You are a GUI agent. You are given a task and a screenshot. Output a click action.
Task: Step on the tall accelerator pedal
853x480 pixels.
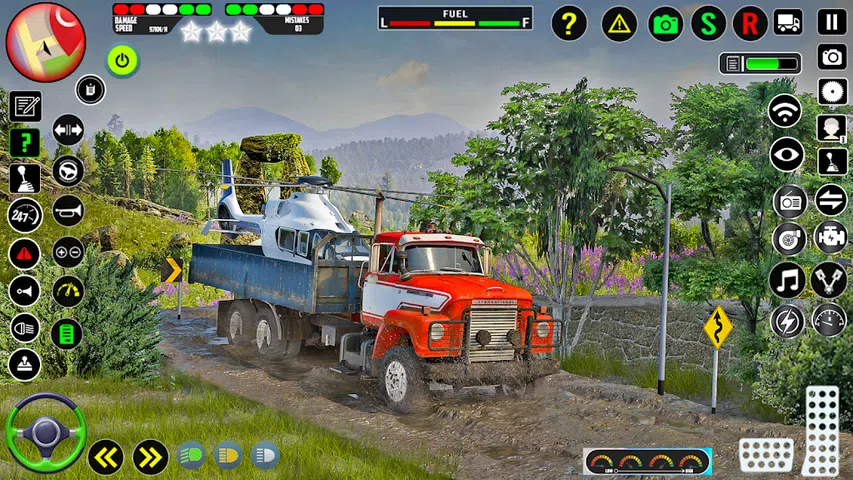pyautogui.click(x=821, y=430)
